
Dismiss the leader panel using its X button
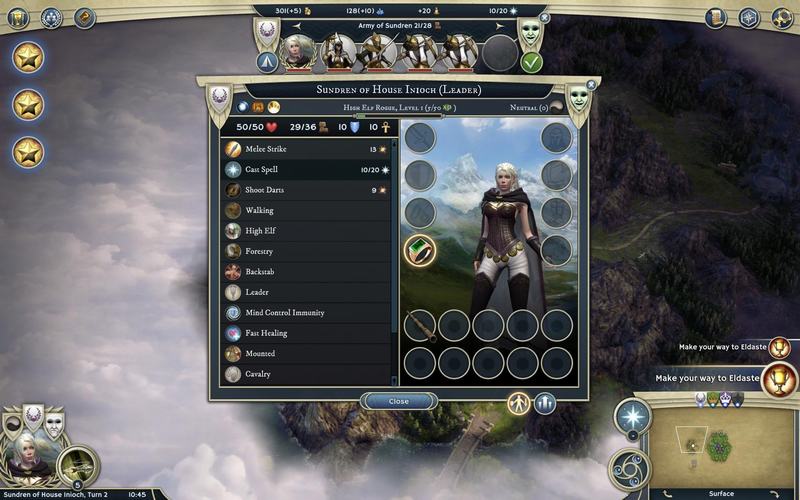coord(591,86)
